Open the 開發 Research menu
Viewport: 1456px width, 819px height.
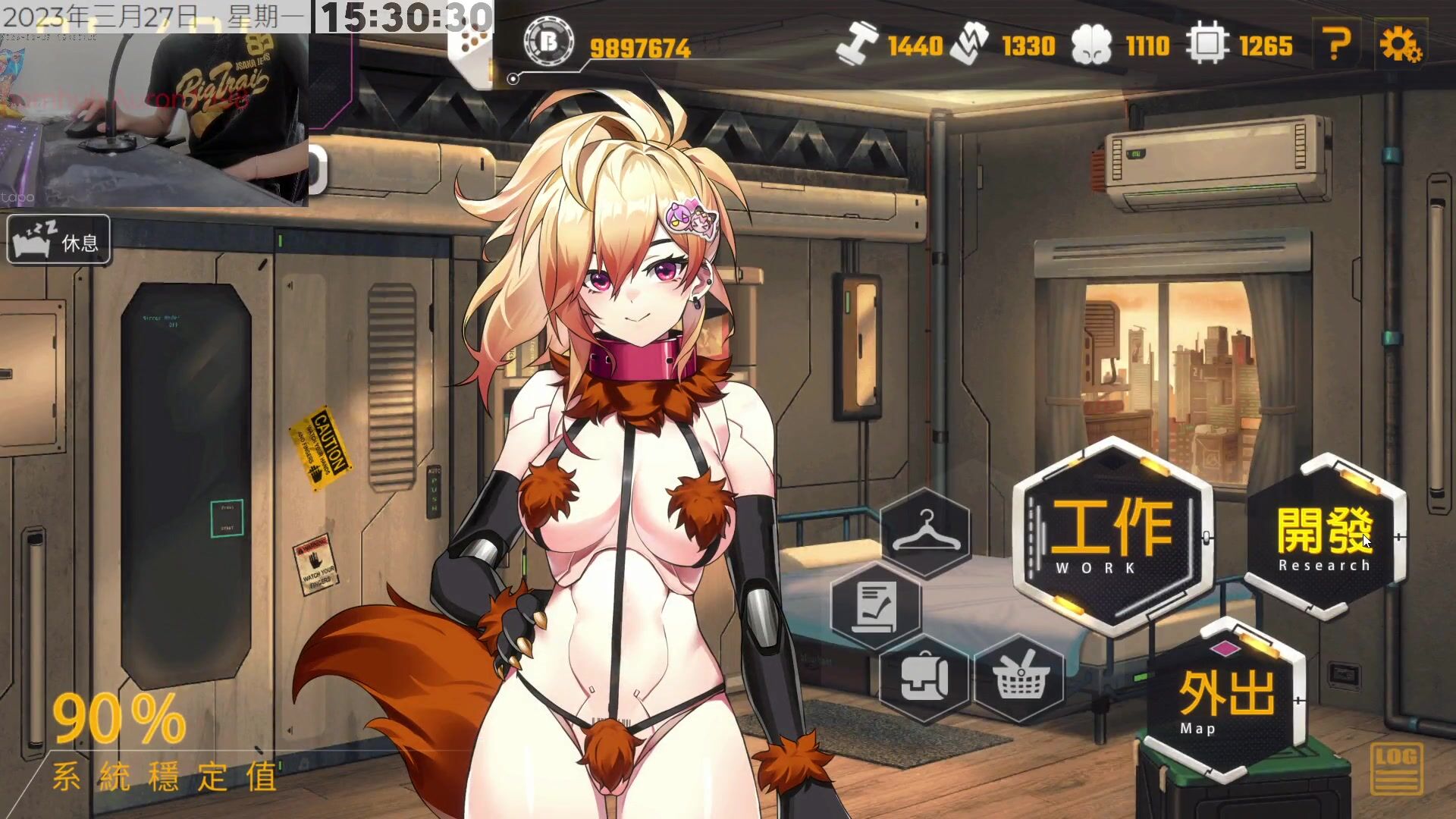[1325, 537]
